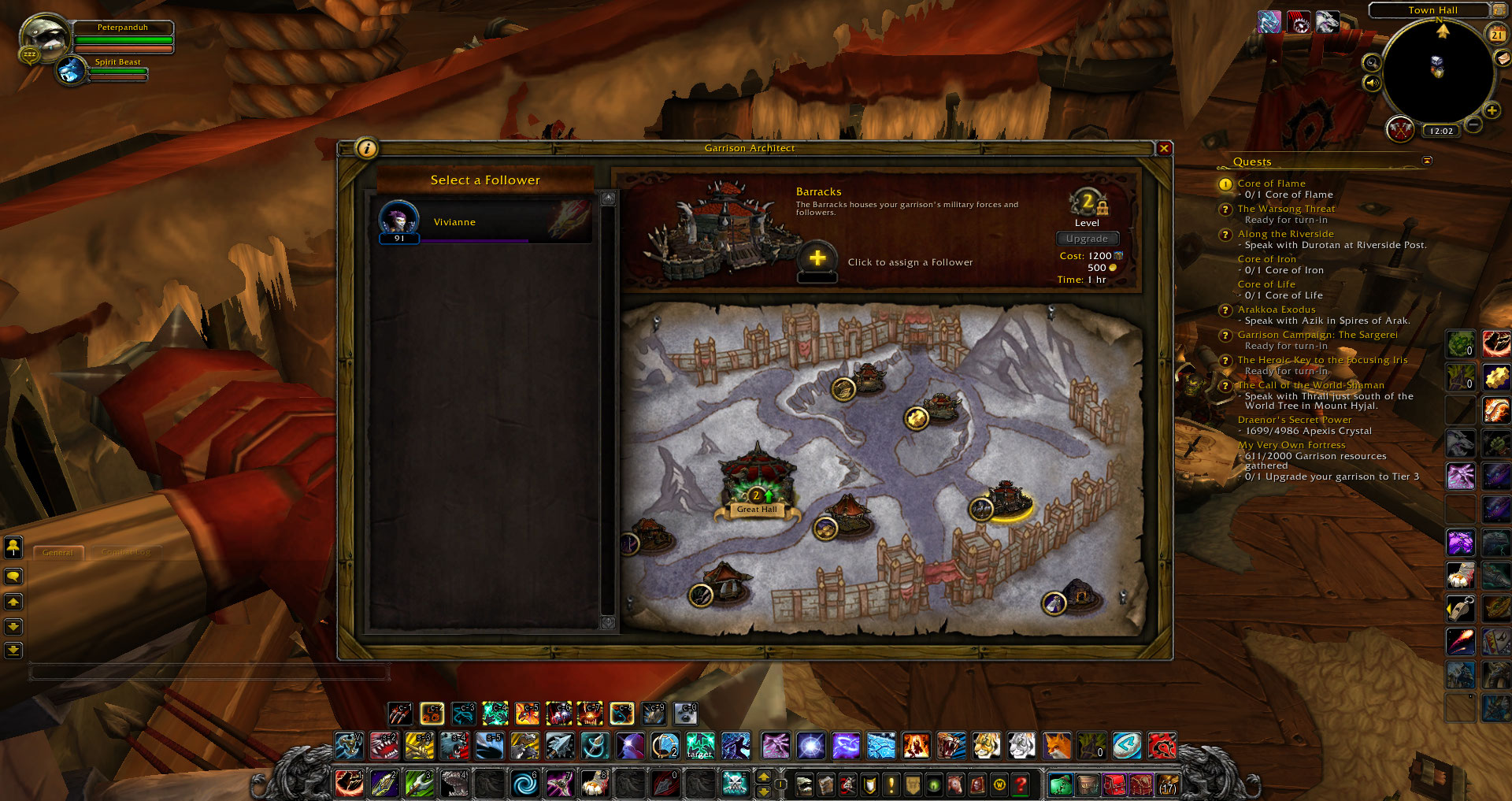Collapse the Quests tracker panel
The width and height of the screenshot is (1512, 801).
point(1427,161)
